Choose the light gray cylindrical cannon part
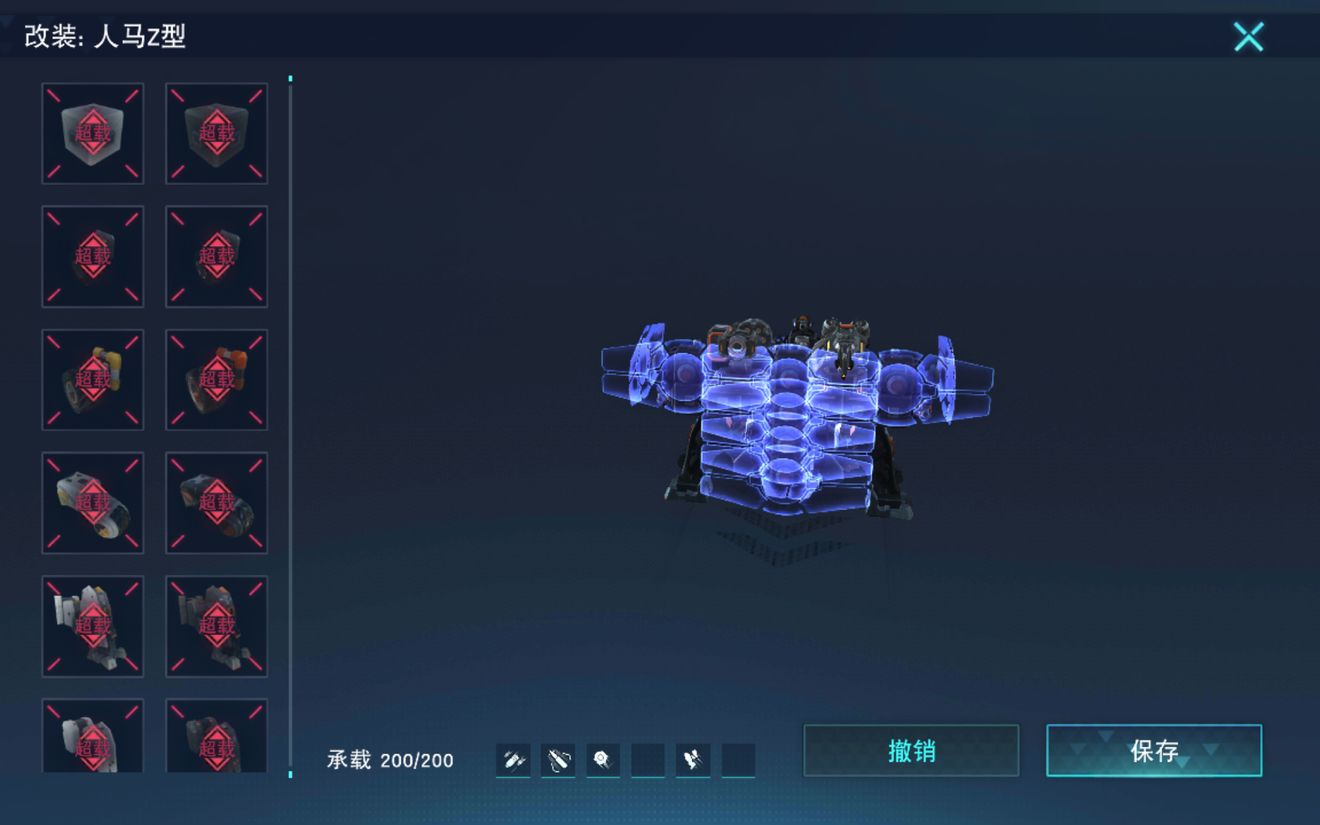This screenshot has height=825, width=1320. 93,503
